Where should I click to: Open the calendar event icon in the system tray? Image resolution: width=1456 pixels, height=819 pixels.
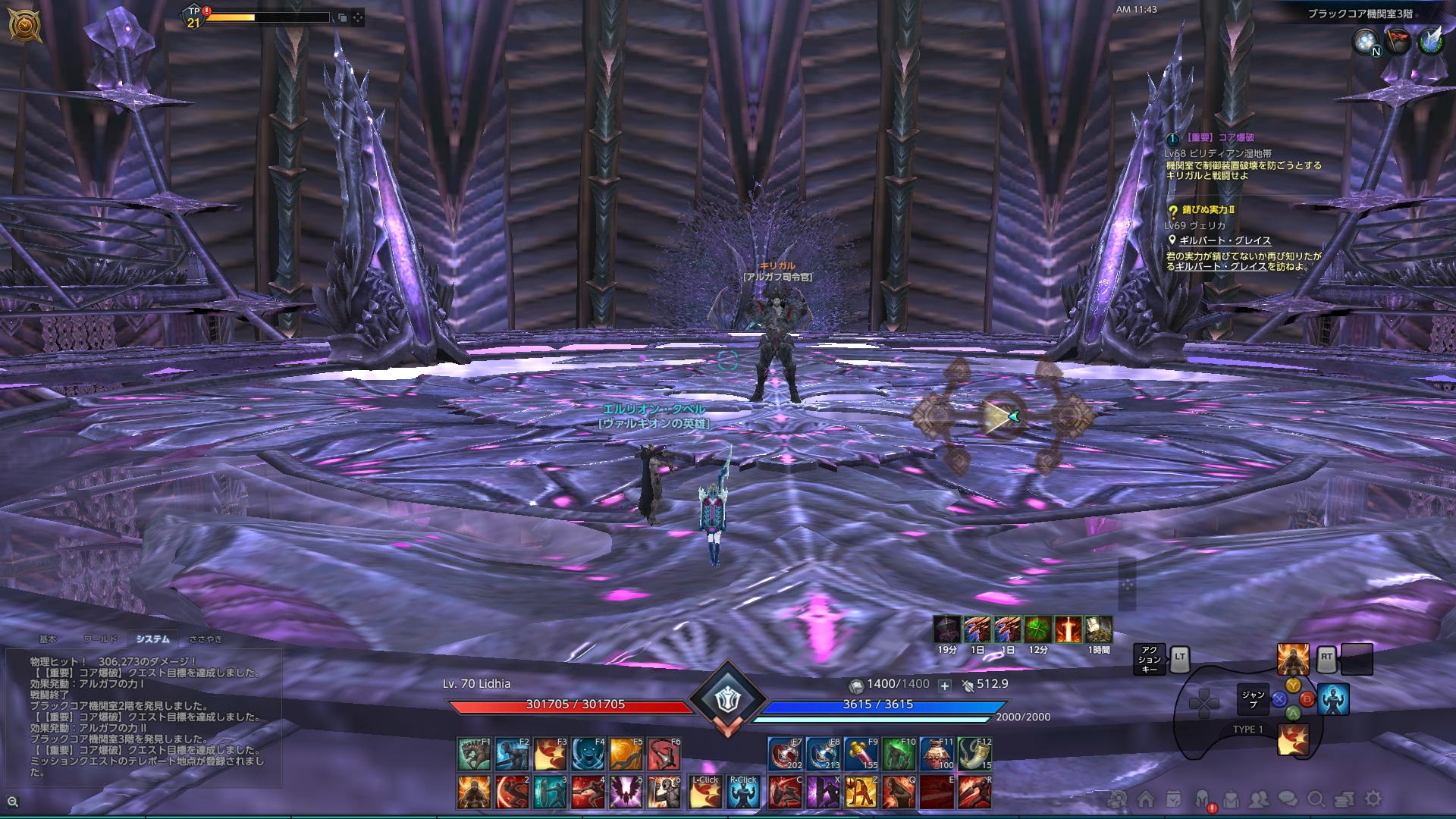tap(1173, 799)
